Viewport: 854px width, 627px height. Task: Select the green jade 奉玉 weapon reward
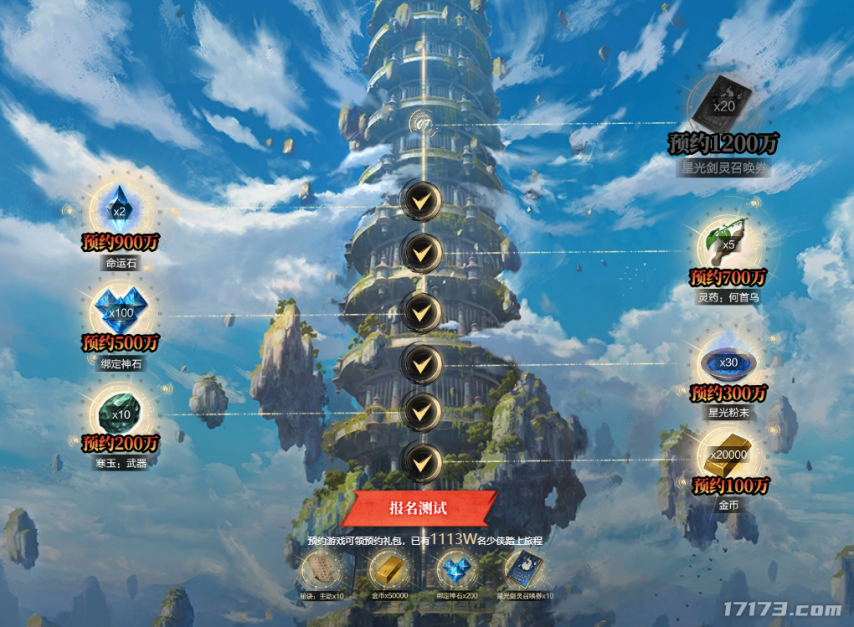coord(120,410)
